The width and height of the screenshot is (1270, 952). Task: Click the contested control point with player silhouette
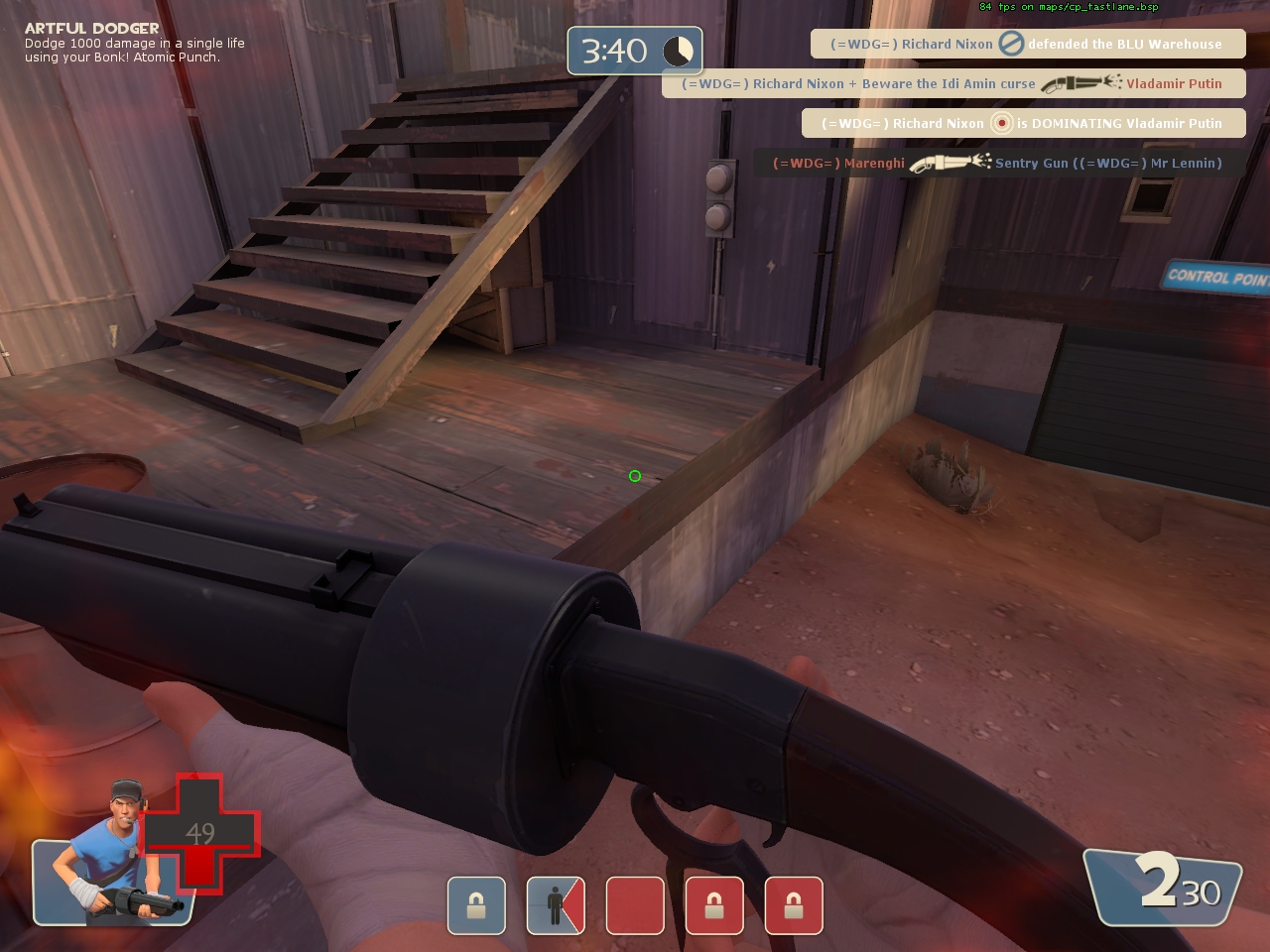click(556, 905)
